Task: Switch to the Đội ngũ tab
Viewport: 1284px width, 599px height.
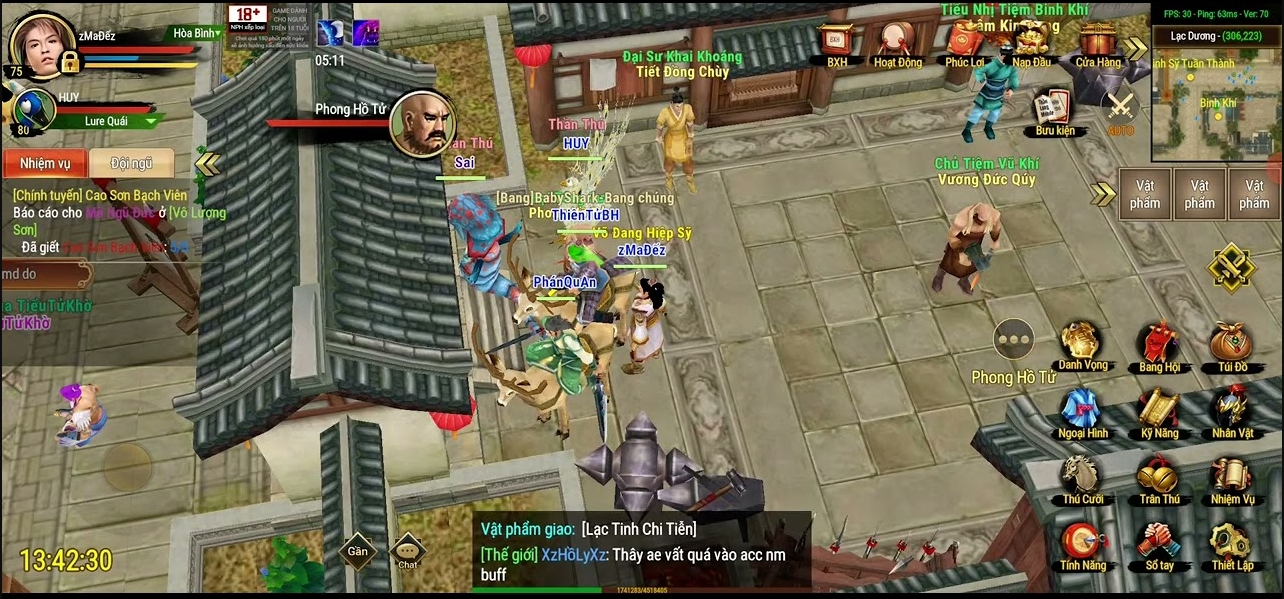Action: tap(131, 163)
